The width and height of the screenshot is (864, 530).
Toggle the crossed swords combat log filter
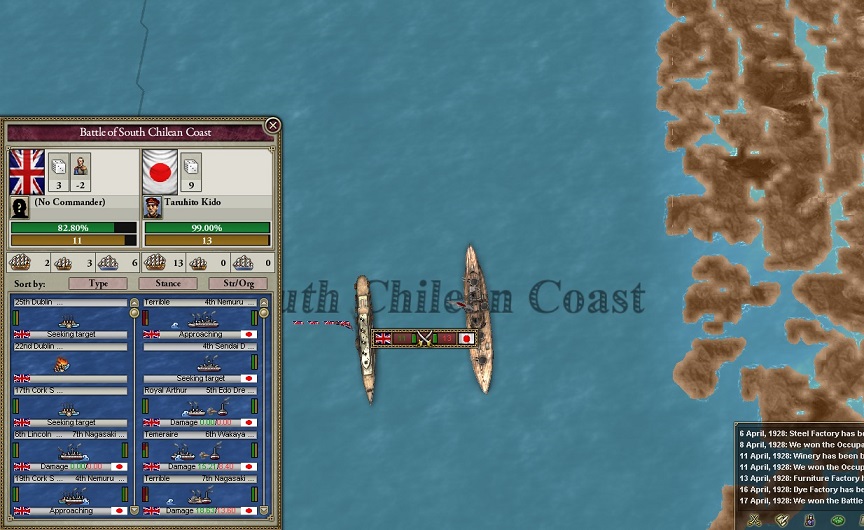pos(754,519)
